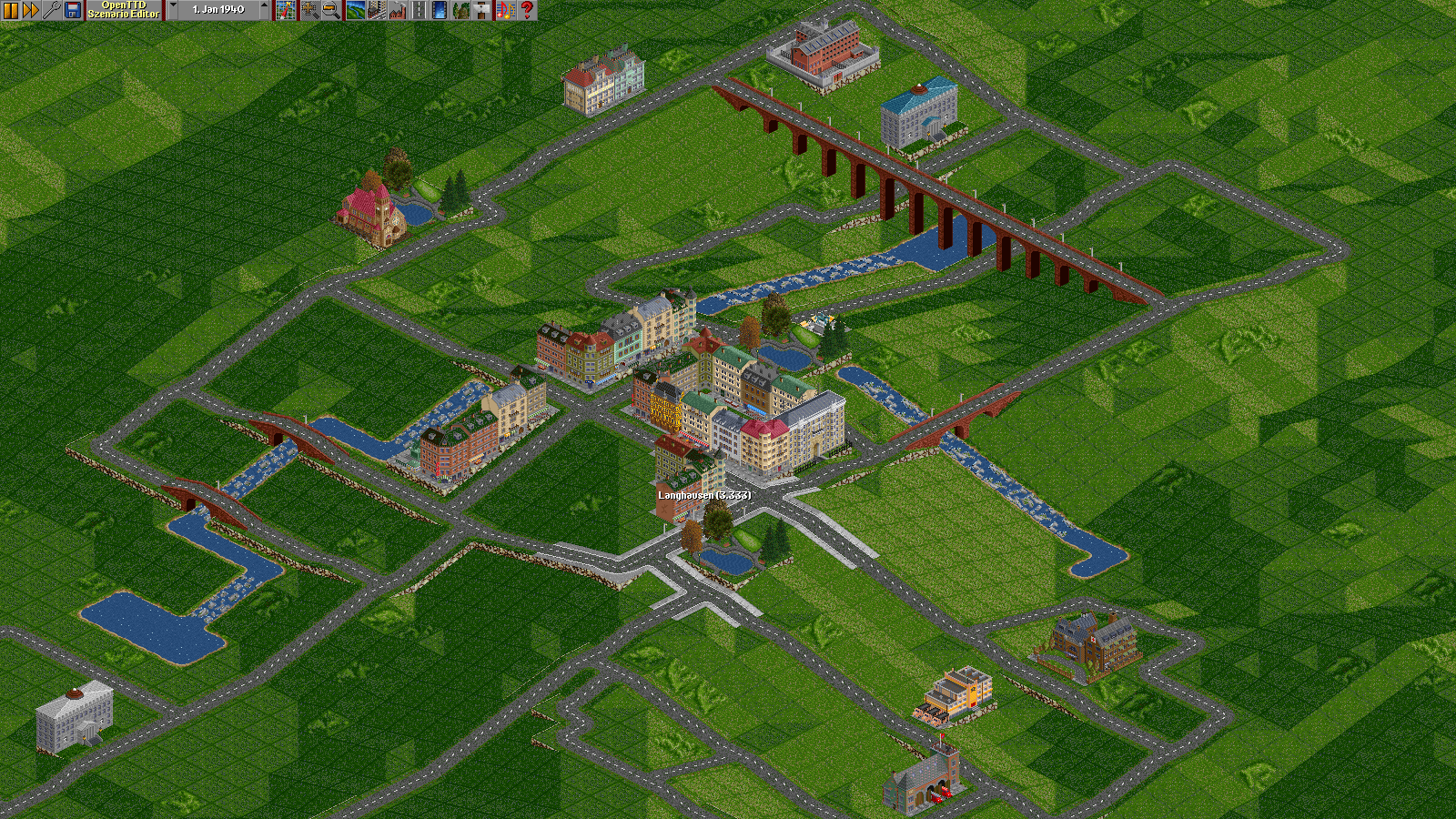
Task: Open the waterway construction tool
Action: pyautogui.click(x=439, y=10)
